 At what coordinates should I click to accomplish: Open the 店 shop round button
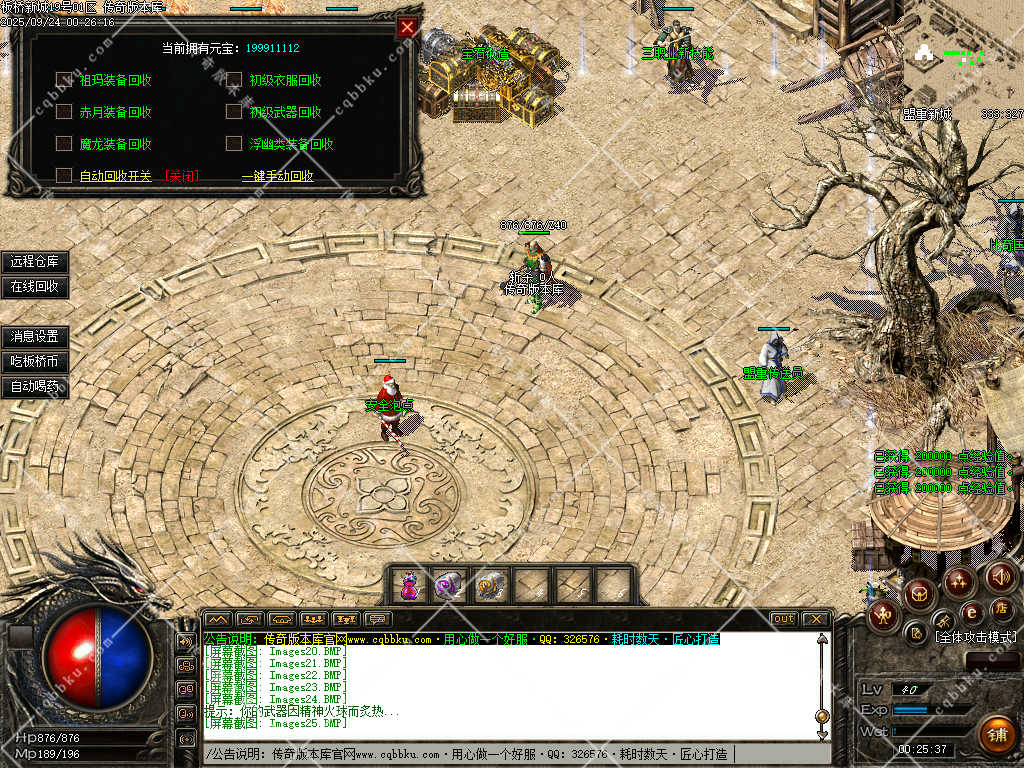click(x=1000, y=608)
